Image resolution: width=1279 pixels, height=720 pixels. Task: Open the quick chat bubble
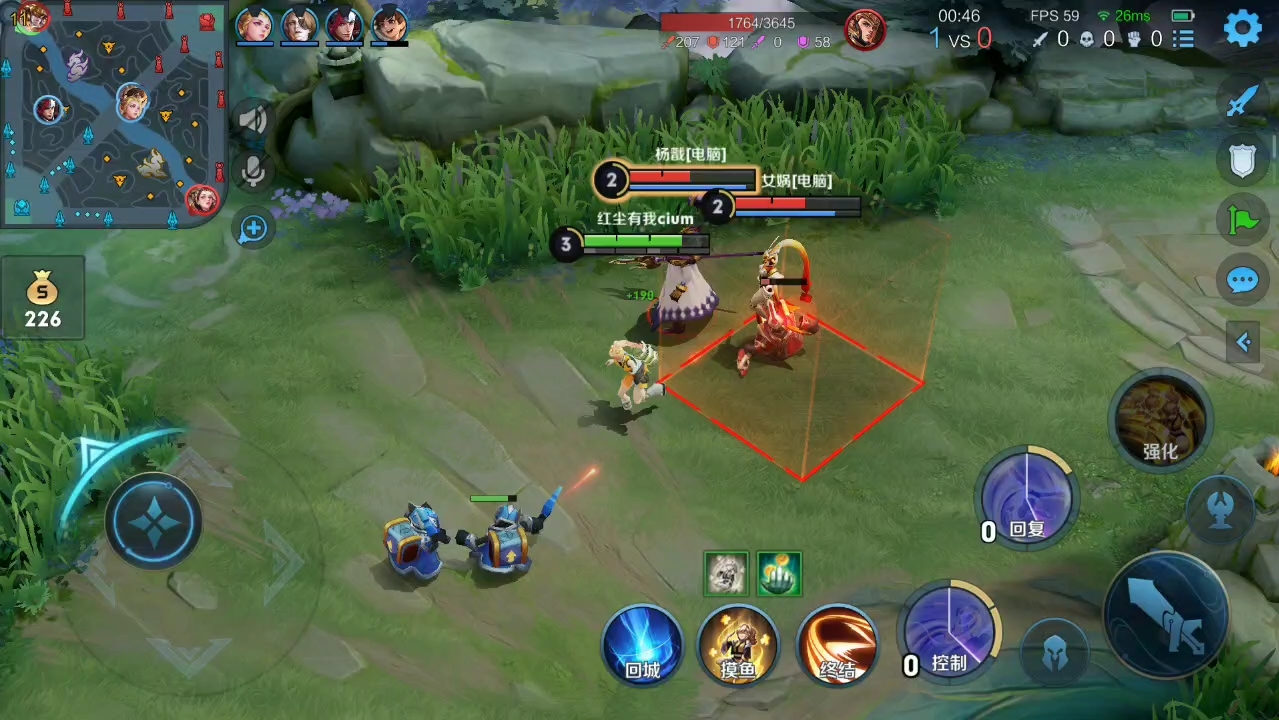pos(1242,280)
